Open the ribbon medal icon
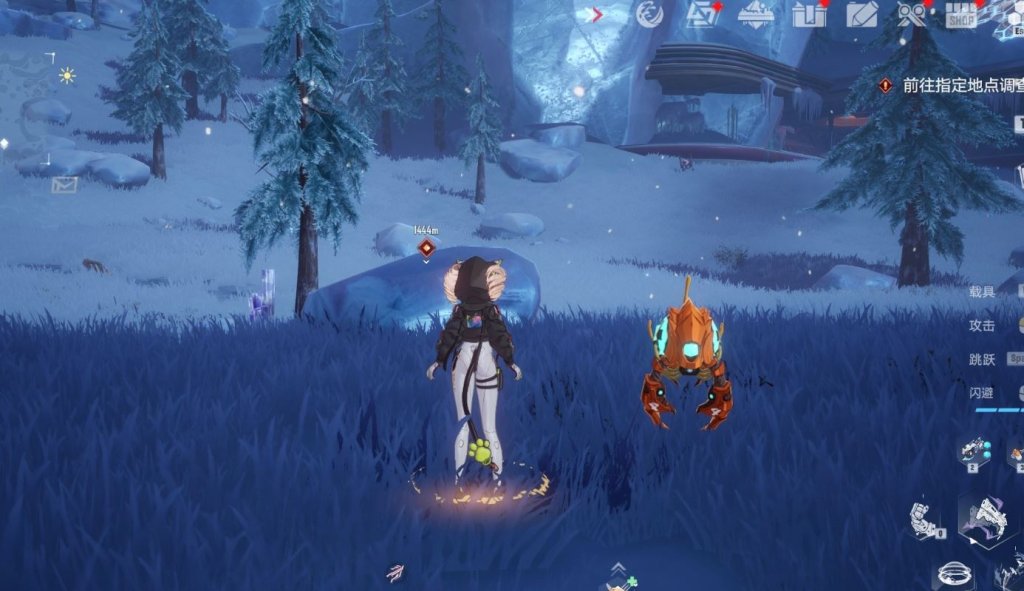The image size is (1024, 591). click(911, 14)
